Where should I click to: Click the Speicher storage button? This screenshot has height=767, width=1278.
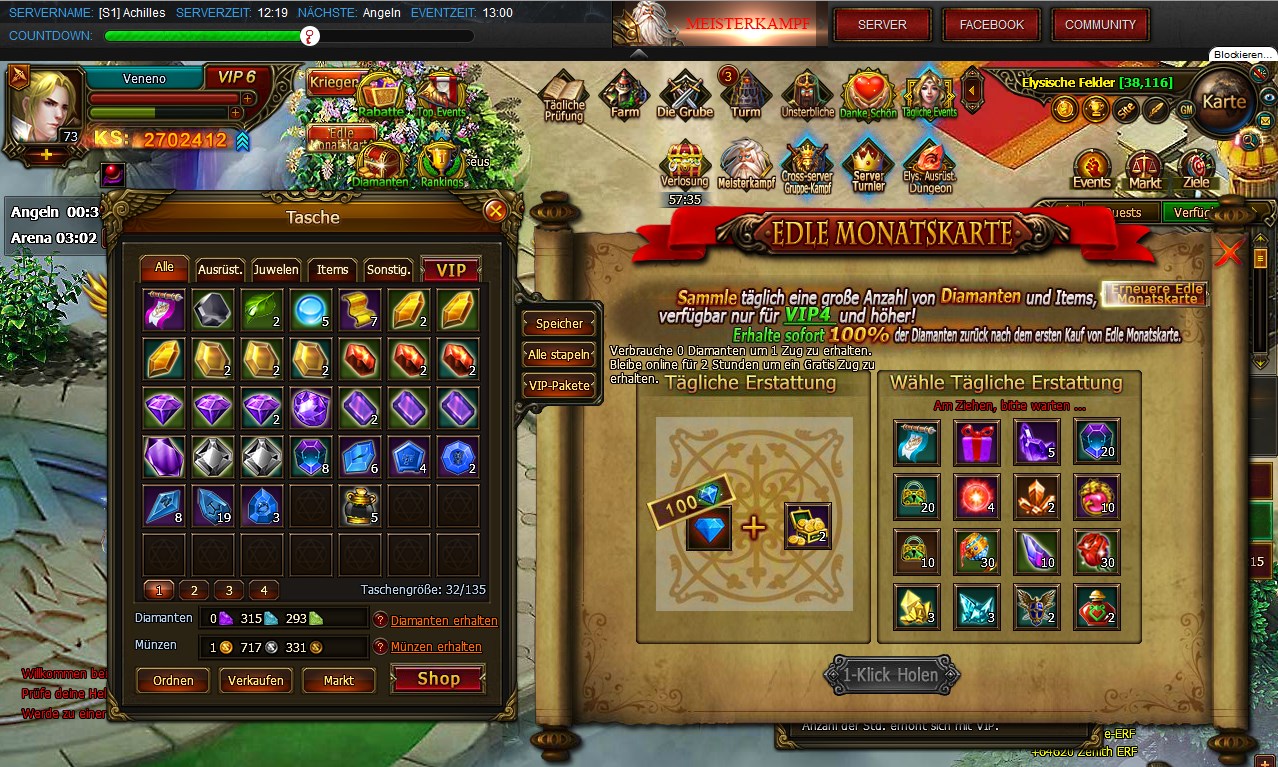[559, 323]
